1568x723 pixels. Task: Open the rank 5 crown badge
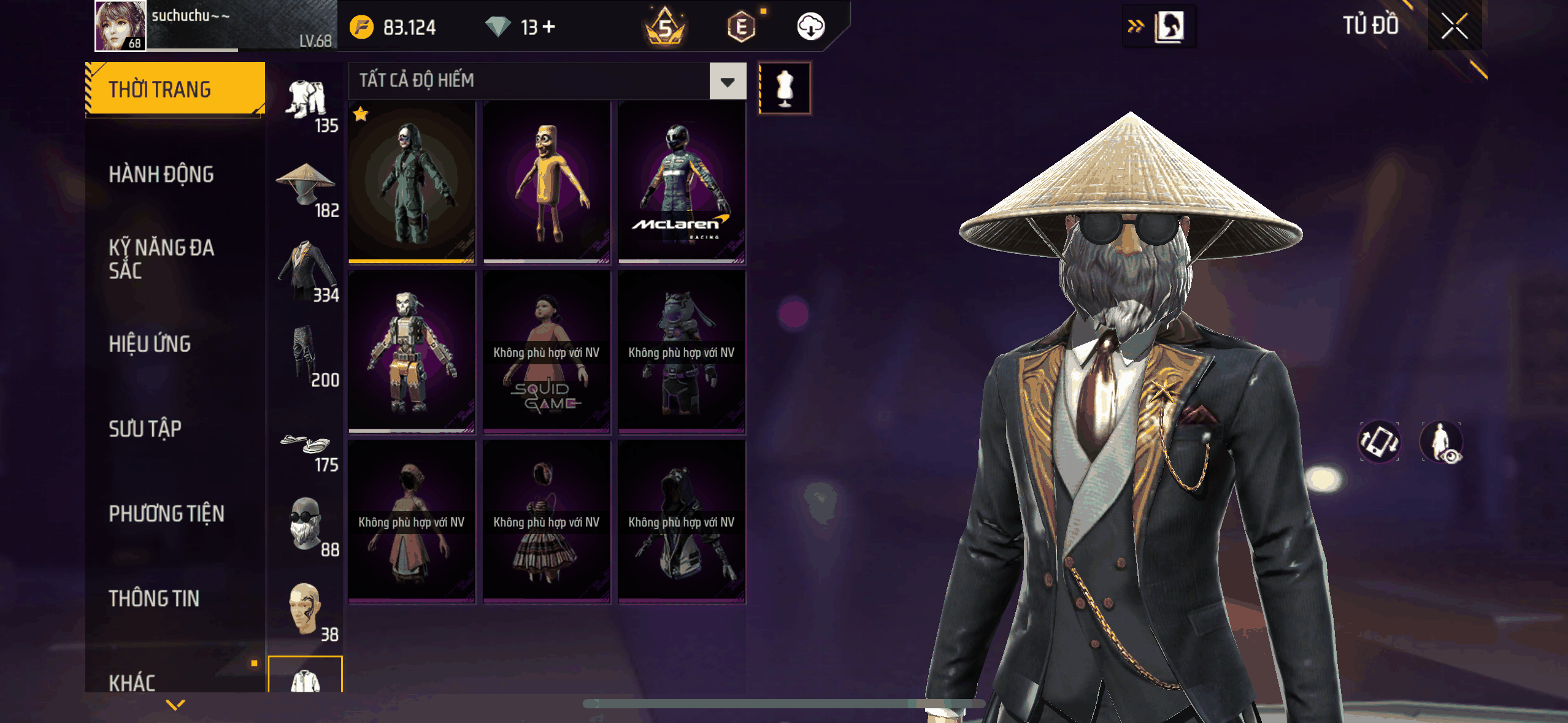664,26
